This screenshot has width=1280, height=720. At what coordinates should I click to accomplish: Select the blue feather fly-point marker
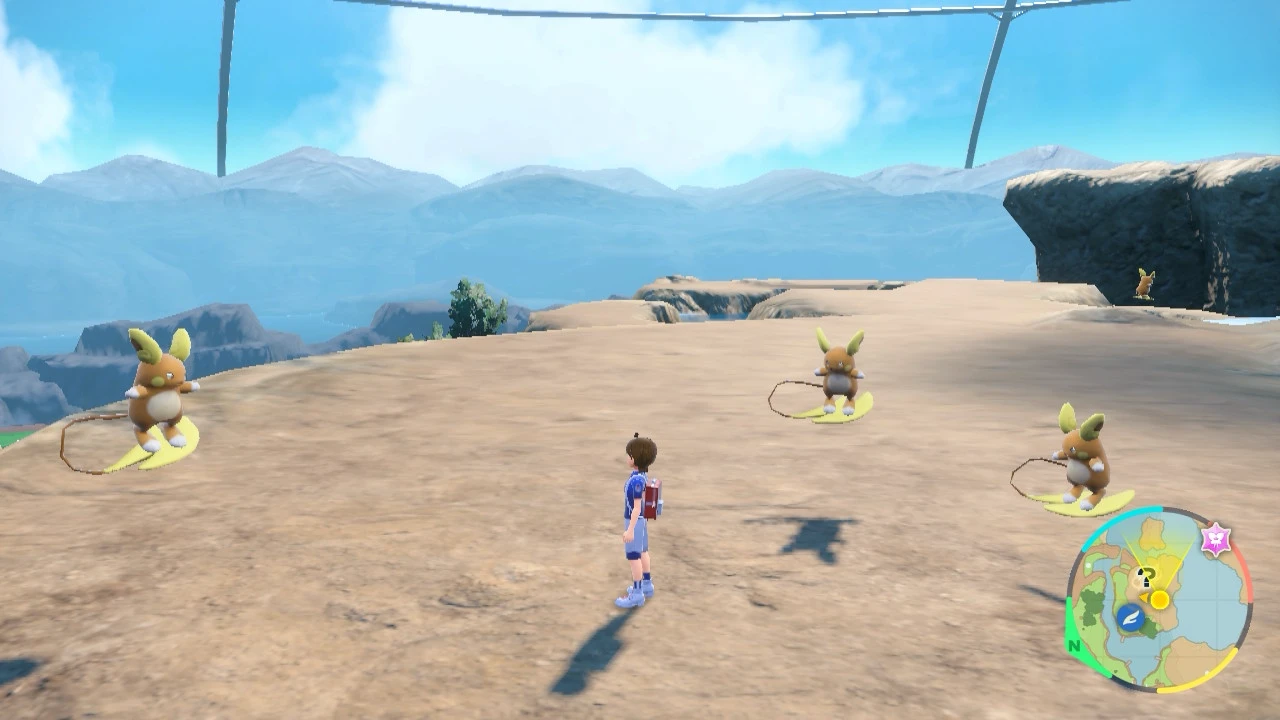click(1130, 617)
